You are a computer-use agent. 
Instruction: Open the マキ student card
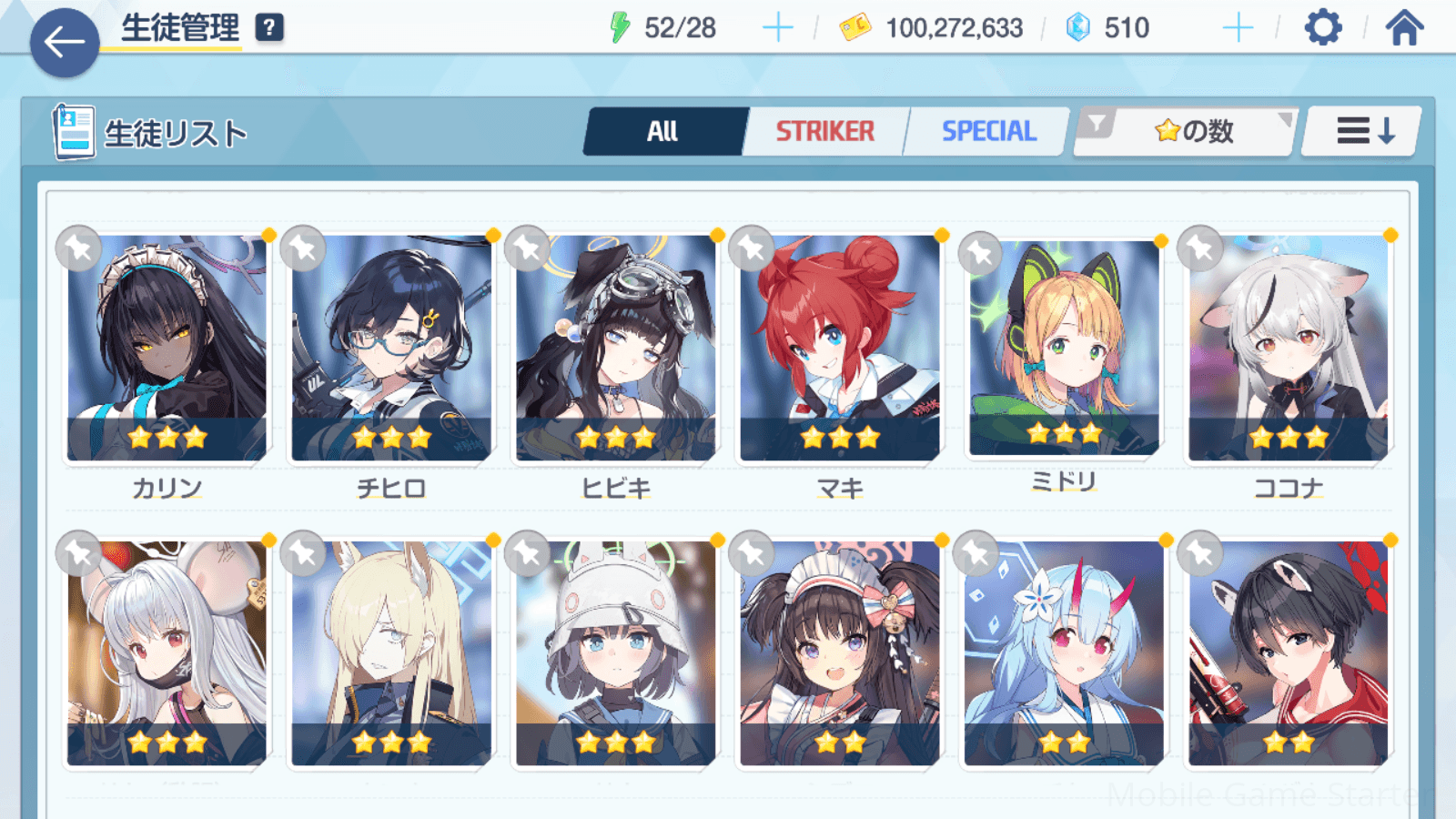[840, 349]
